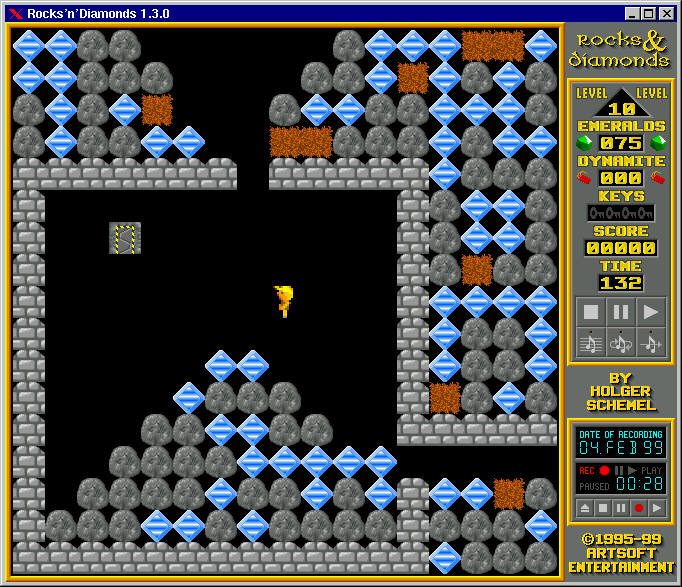Stop the current game
Image resolution: width=682 pixels, height=587 pixels.
(x=591, y=311)
